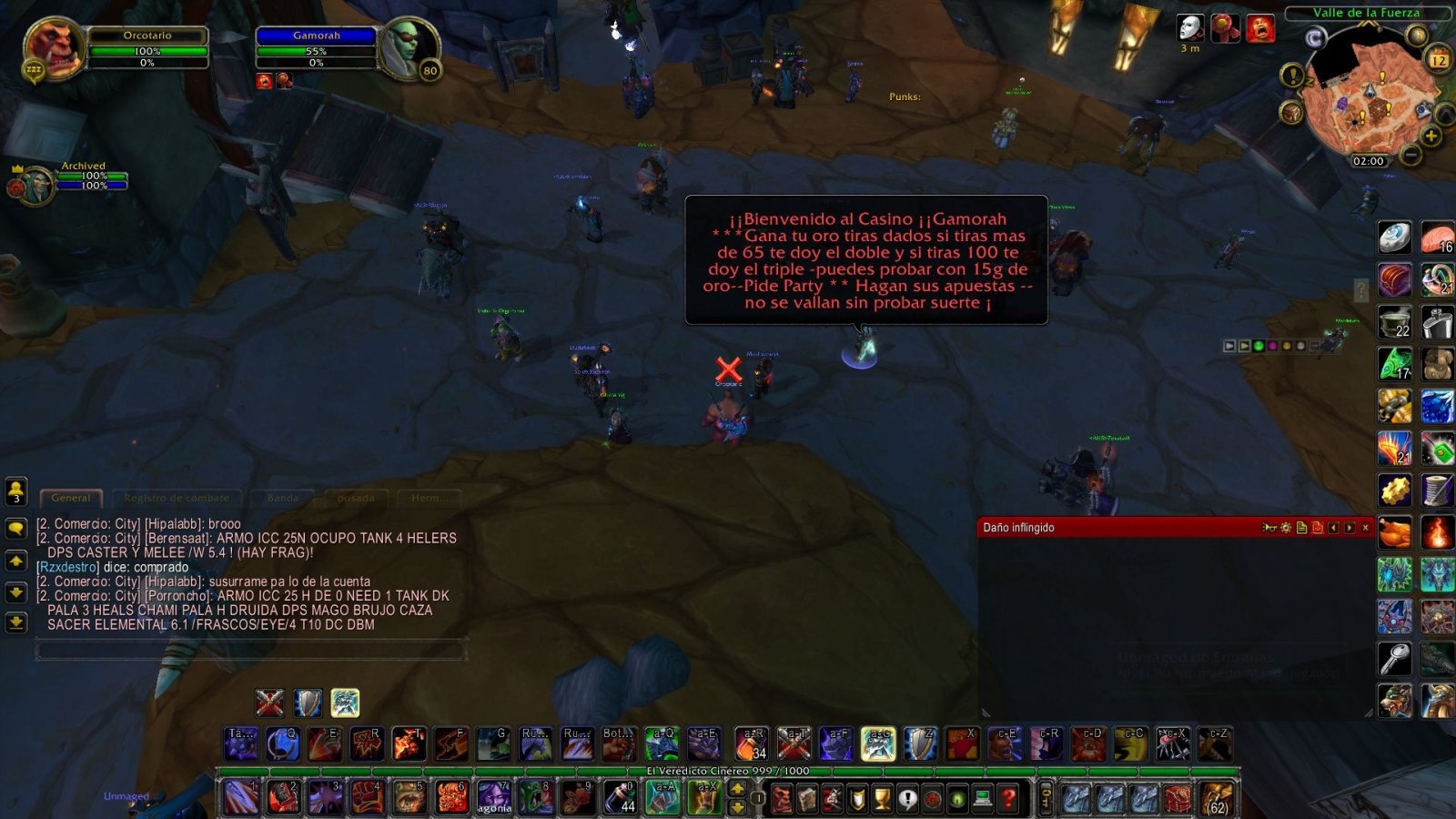Select the Banda chat tab
1456x819 pixels.
282,498
